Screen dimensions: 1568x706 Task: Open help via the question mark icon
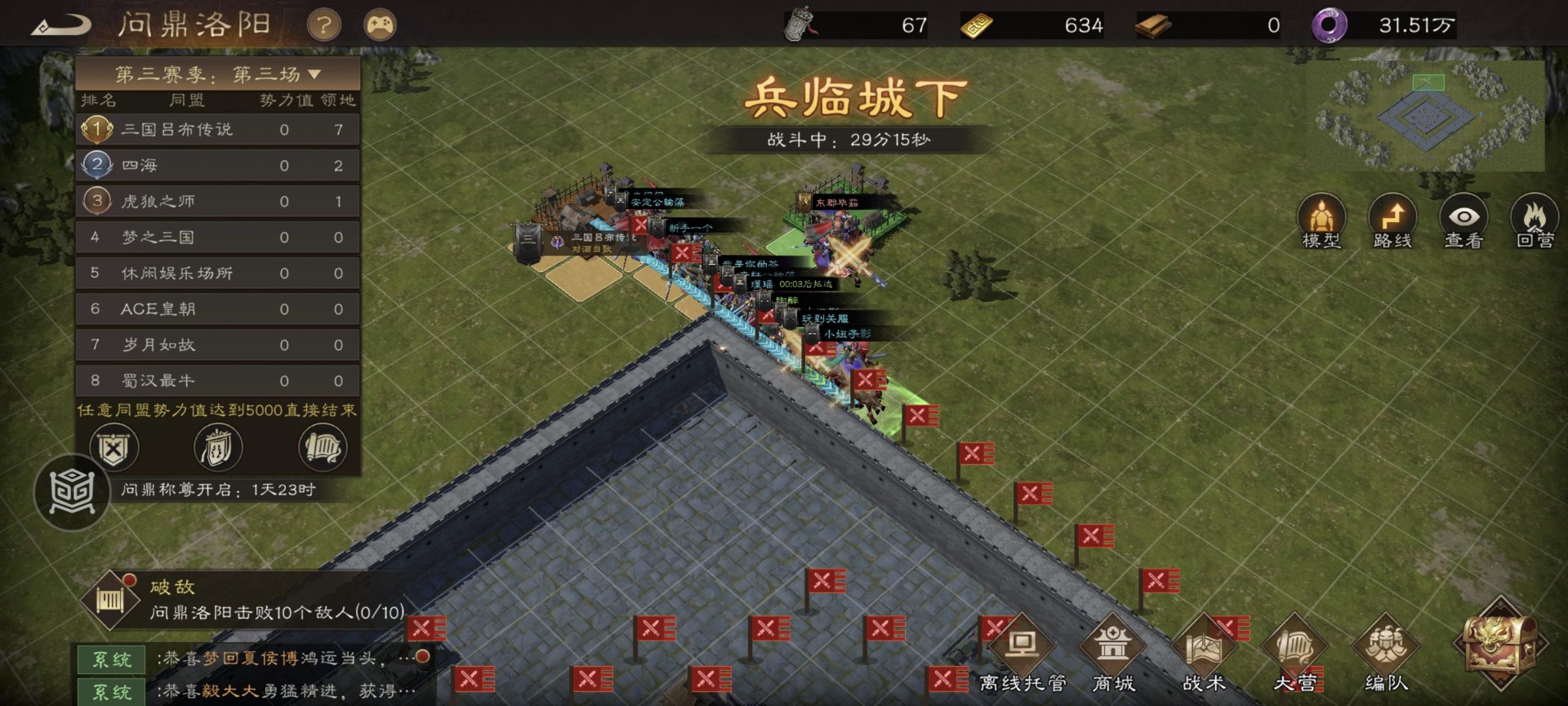coord(325,25)
